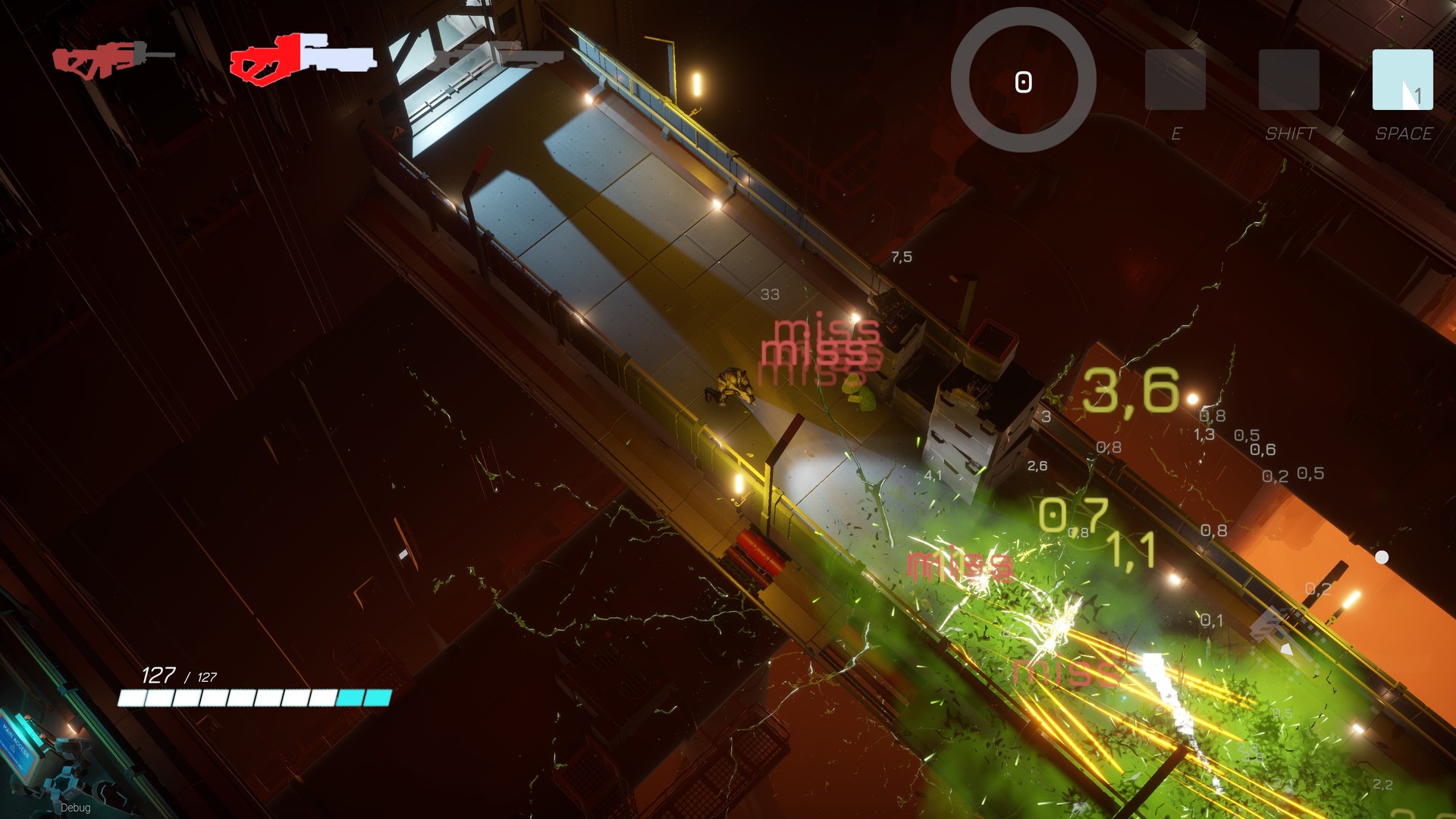
Task: Toggle the Debug mode label
Action: coord(76,808)
